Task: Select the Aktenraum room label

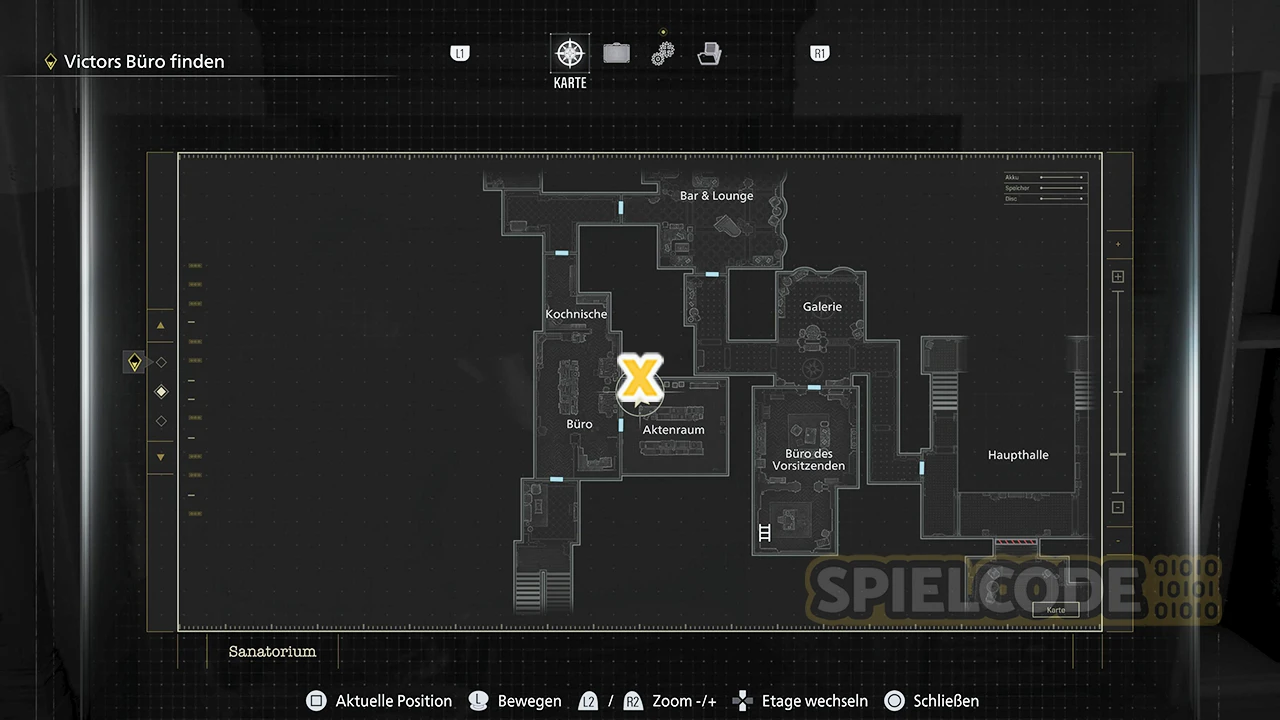Action: (x=673, y=430)
